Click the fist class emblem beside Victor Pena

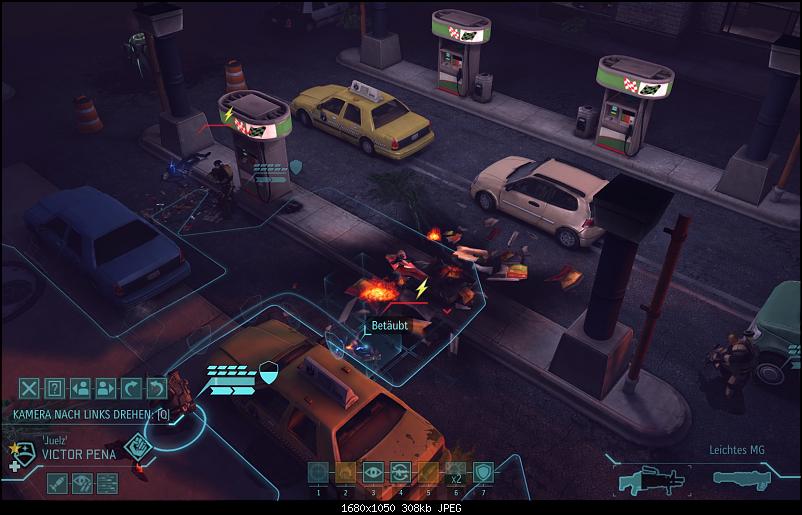click(138, 447)
